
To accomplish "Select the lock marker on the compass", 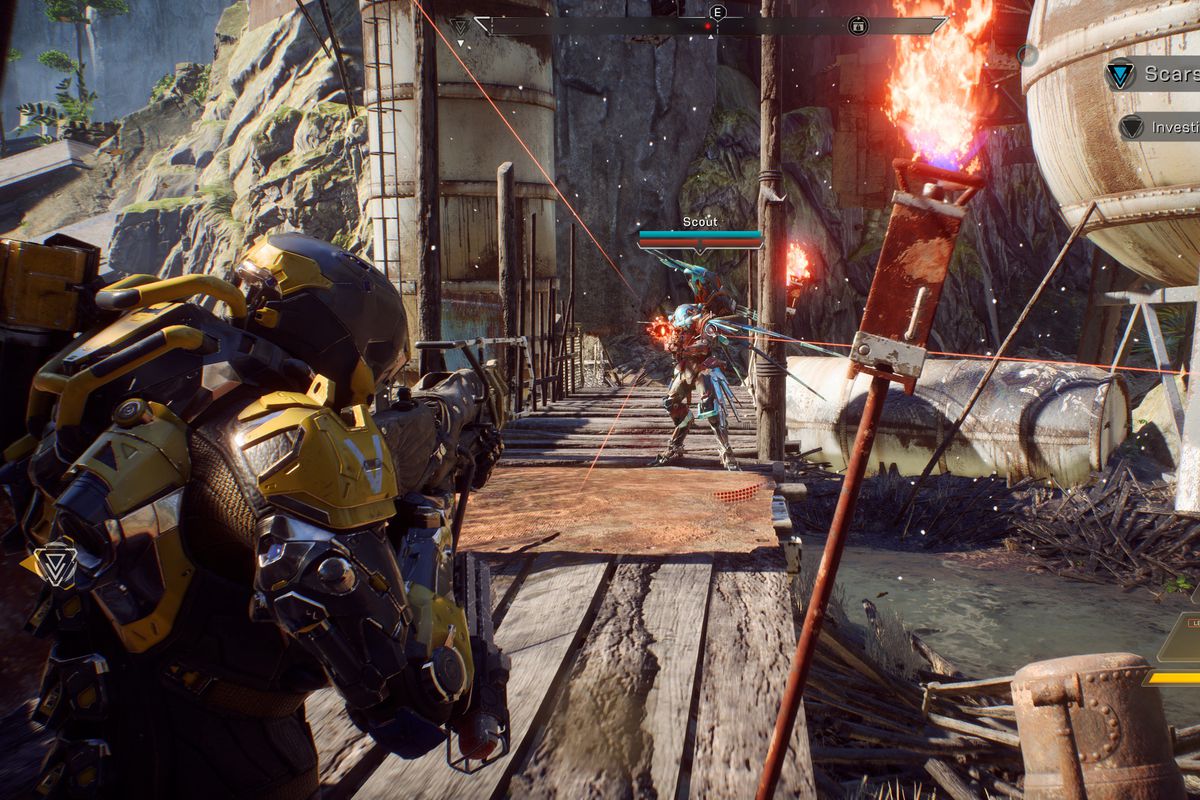I will coord(857,26).
